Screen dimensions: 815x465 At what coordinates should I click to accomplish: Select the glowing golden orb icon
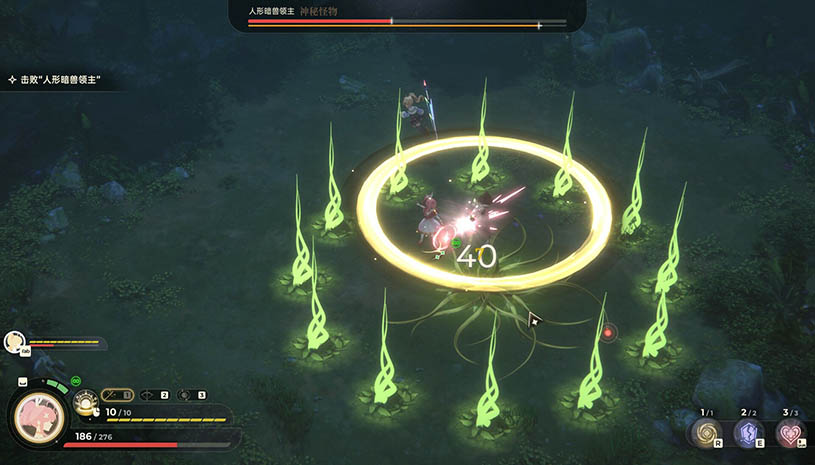click(85, 404)
